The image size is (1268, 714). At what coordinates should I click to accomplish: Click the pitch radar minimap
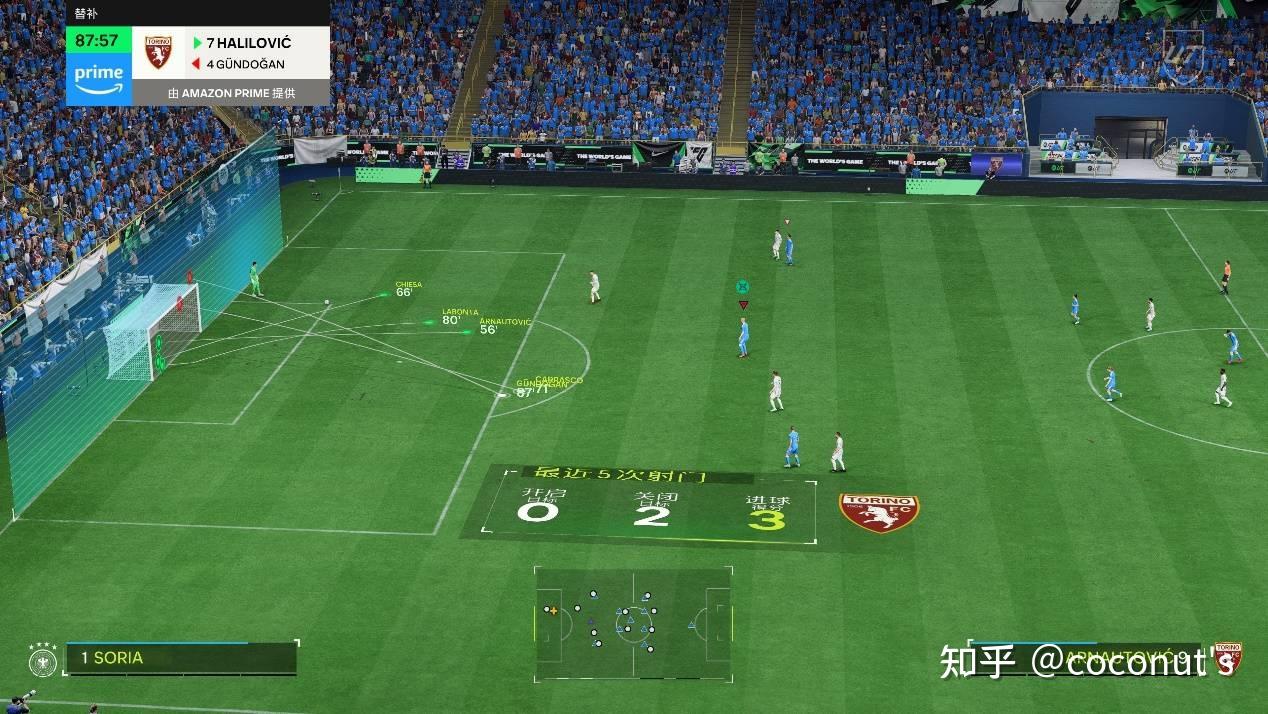click(633, 624)
